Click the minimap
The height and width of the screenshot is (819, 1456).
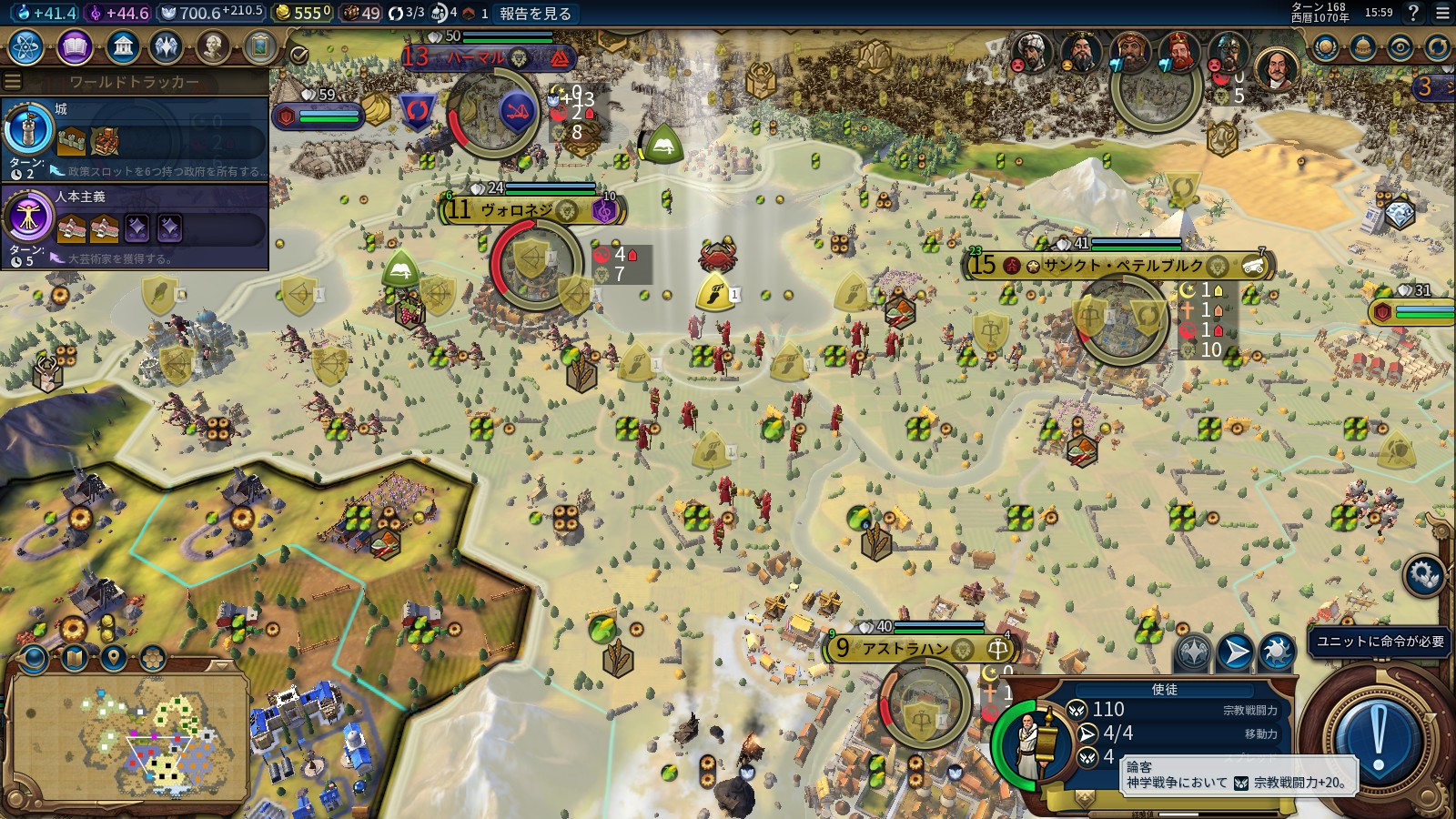coord(127,735)
